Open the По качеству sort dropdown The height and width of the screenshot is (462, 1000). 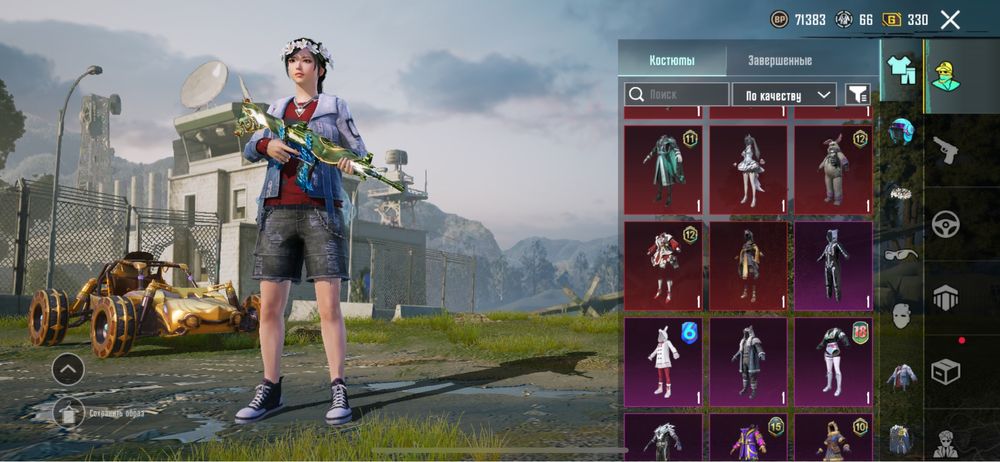[784, 94]
